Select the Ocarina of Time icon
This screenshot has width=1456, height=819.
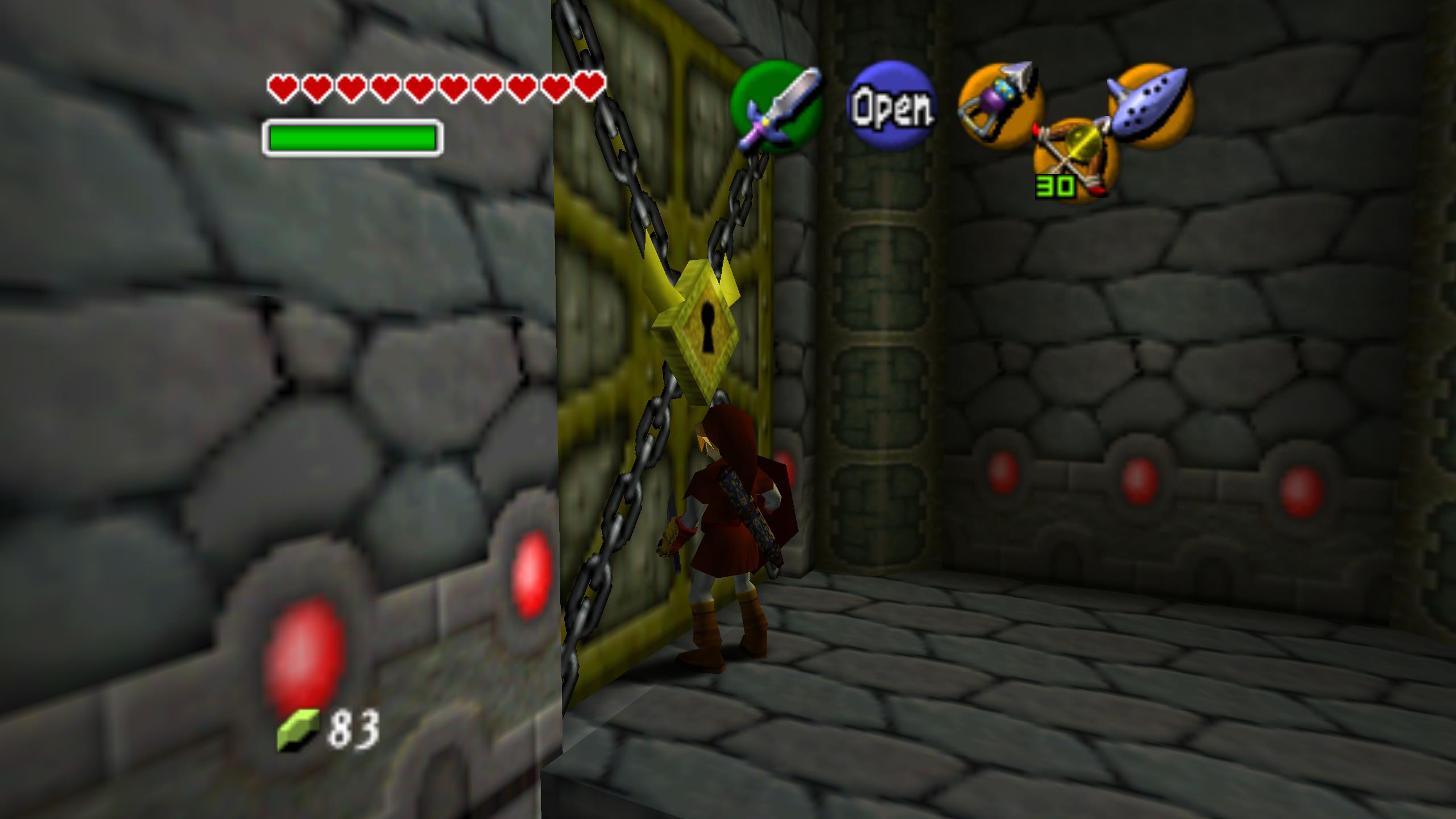[1150, 105]
